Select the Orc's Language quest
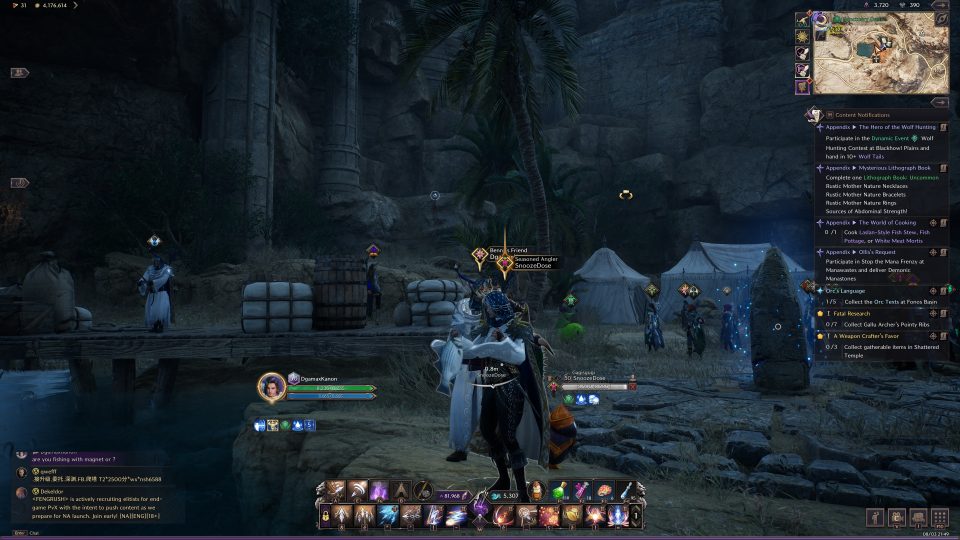 coord(852,290)
